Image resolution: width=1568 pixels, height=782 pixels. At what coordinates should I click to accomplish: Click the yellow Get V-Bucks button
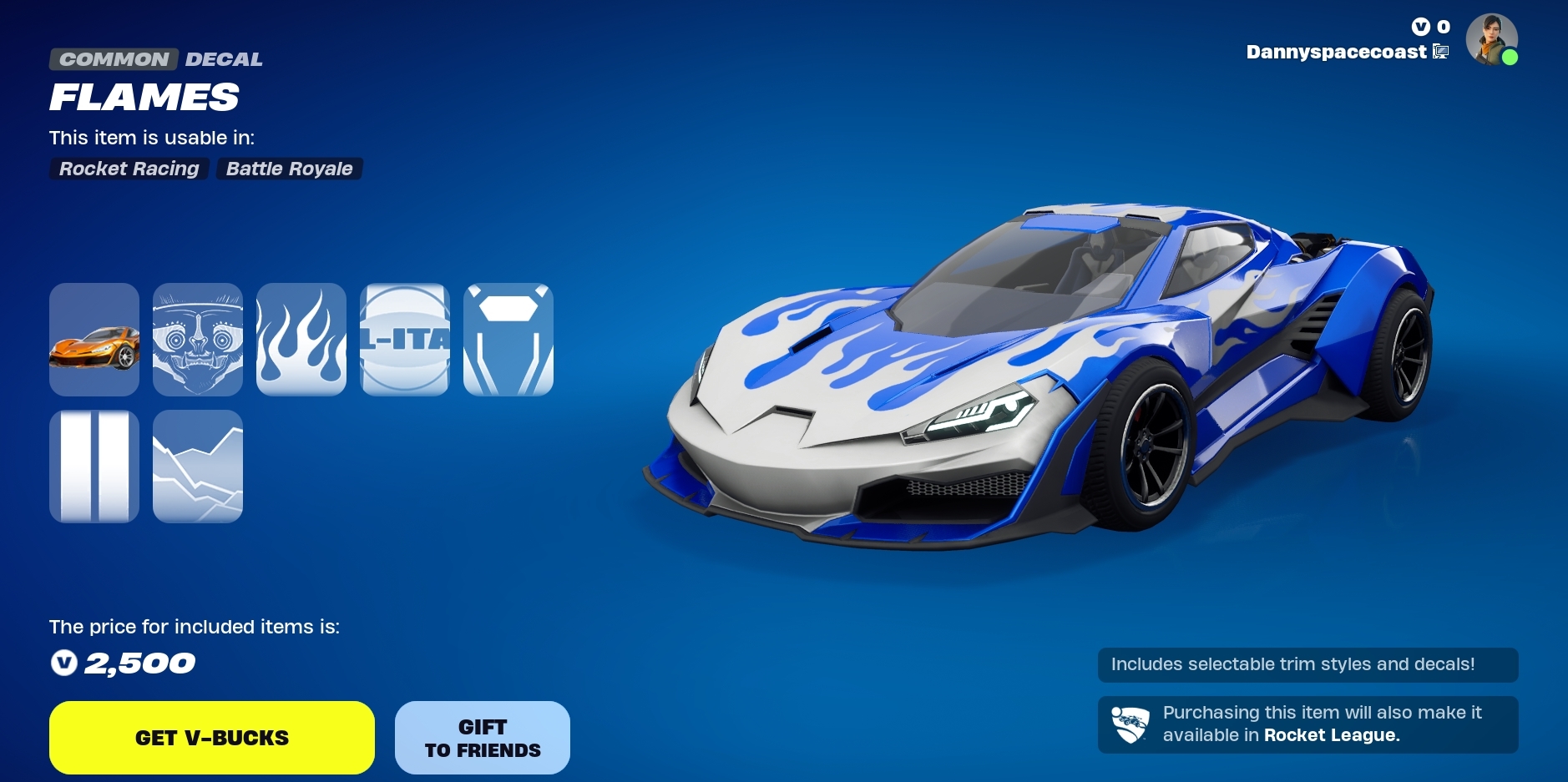coord(212,738)
